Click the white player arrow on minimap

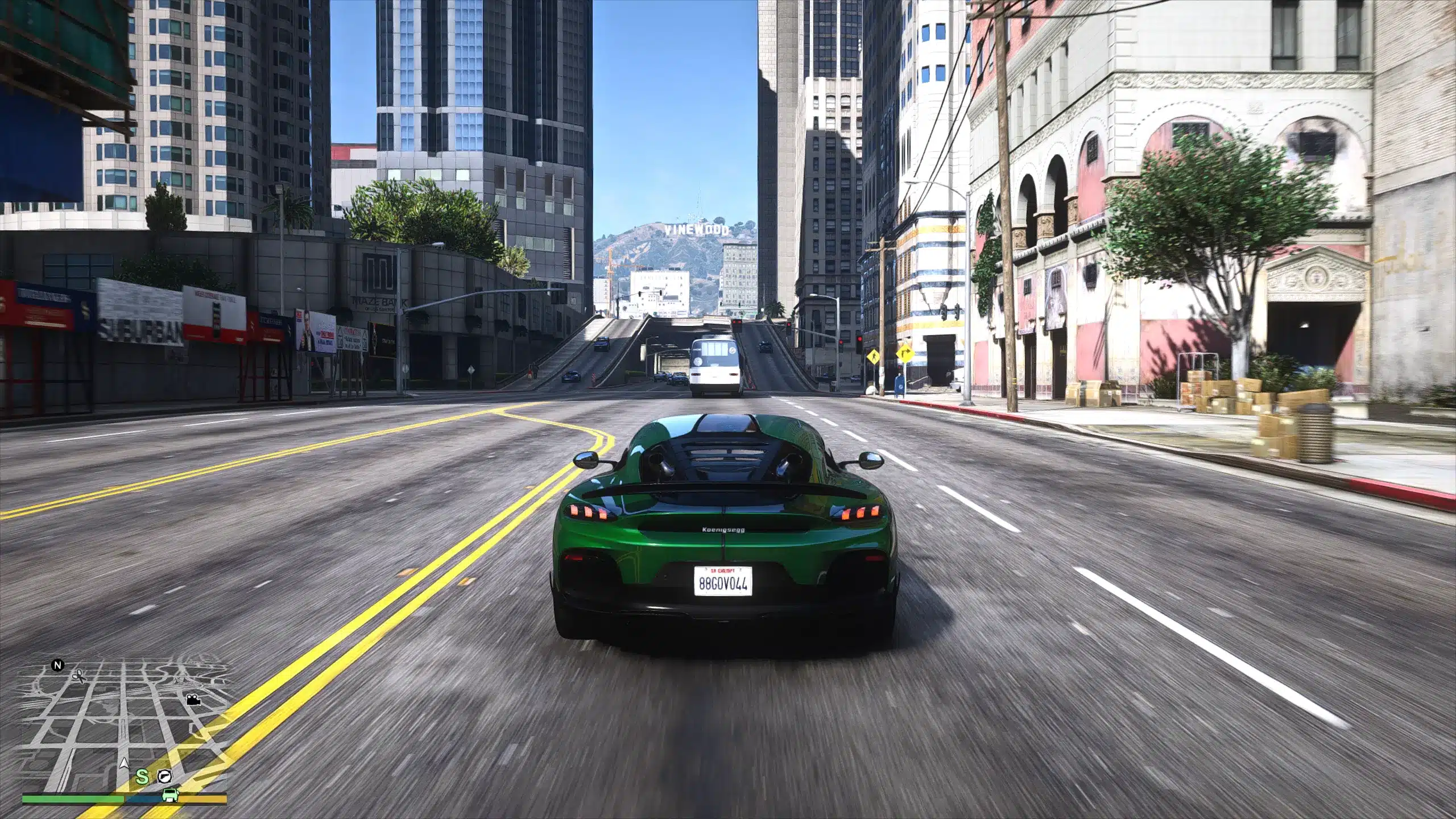123,764
